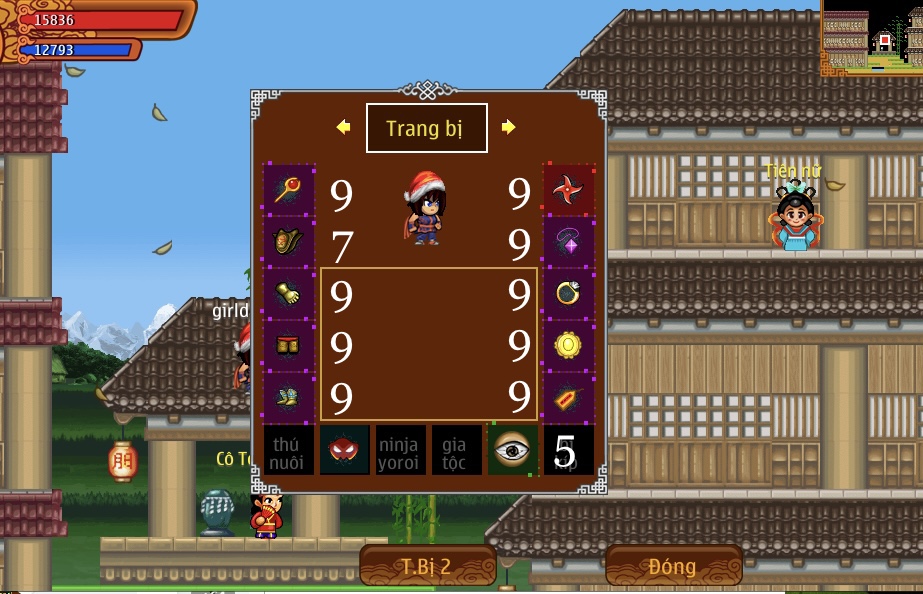The image size is (923, 594).
Task: Open the thú nuôi pet slot
Action: coord(289,450)
